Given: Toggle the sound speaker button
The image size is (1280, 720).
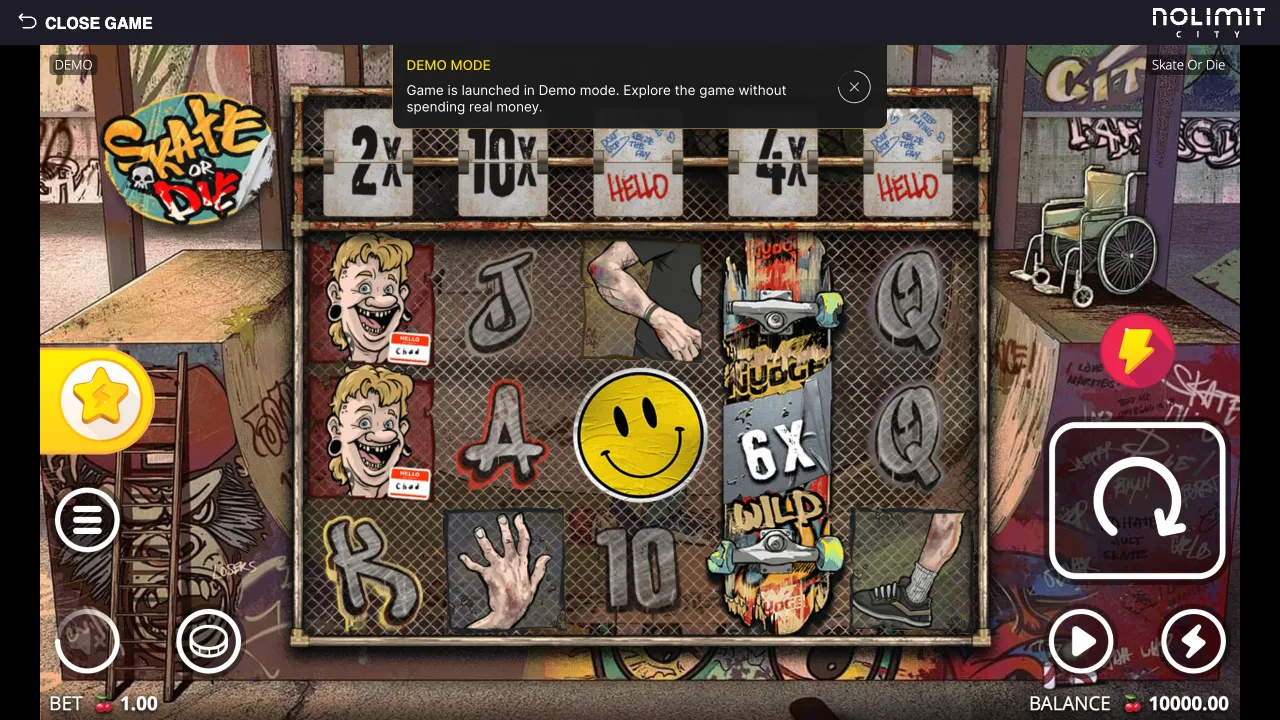Looking at the screenshot, I should 87,641.
